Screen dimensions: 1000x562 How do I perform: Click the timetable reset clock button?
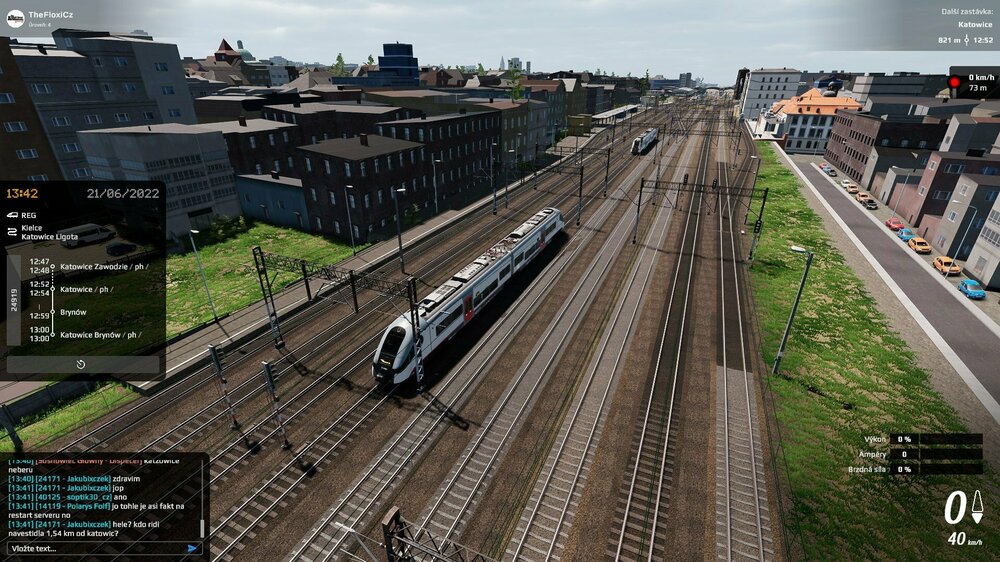(x=81, y=365)
